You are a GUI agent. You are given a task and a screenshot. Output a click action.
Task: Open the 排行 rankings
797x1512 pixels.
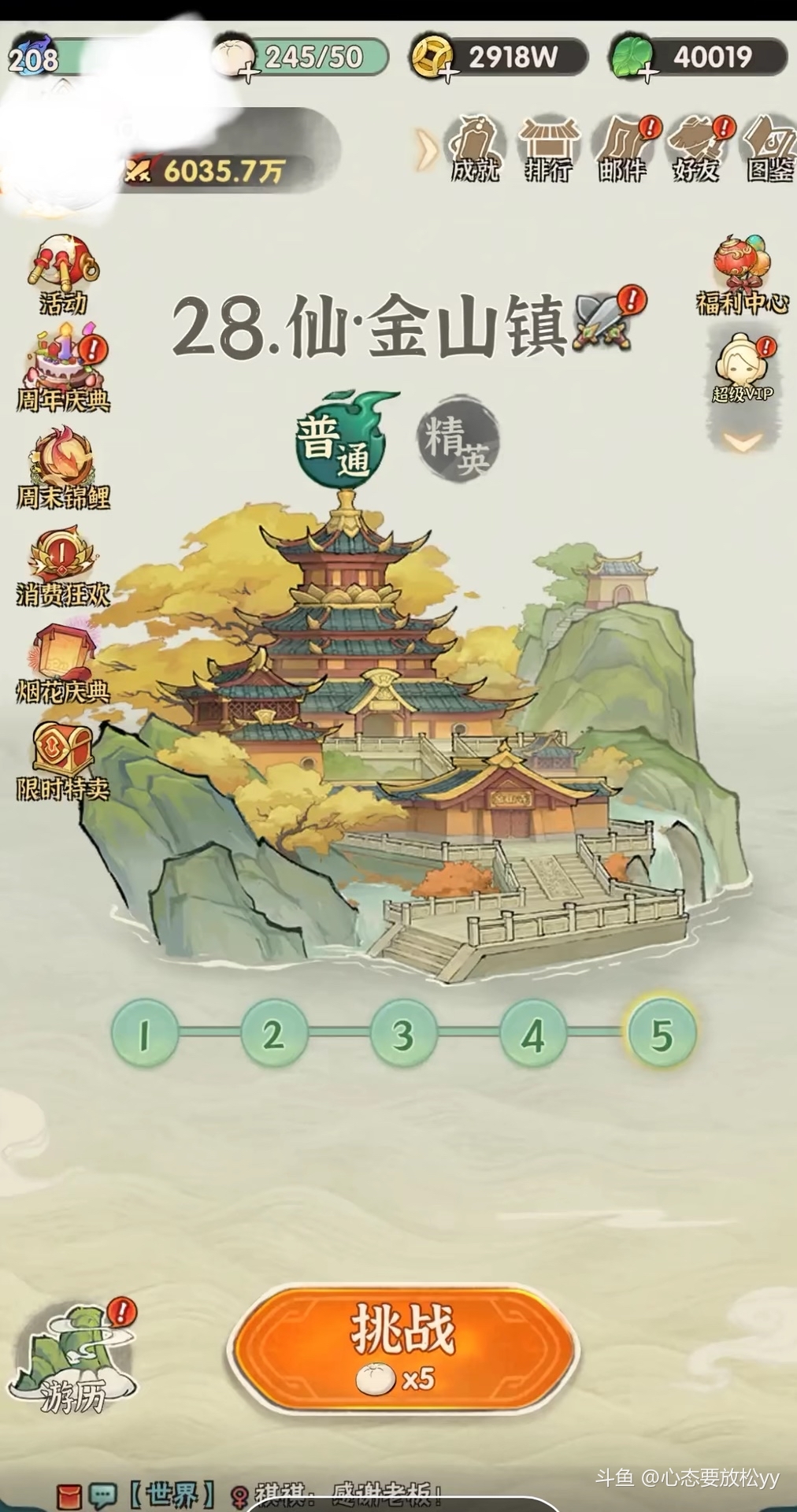(548, 150)
